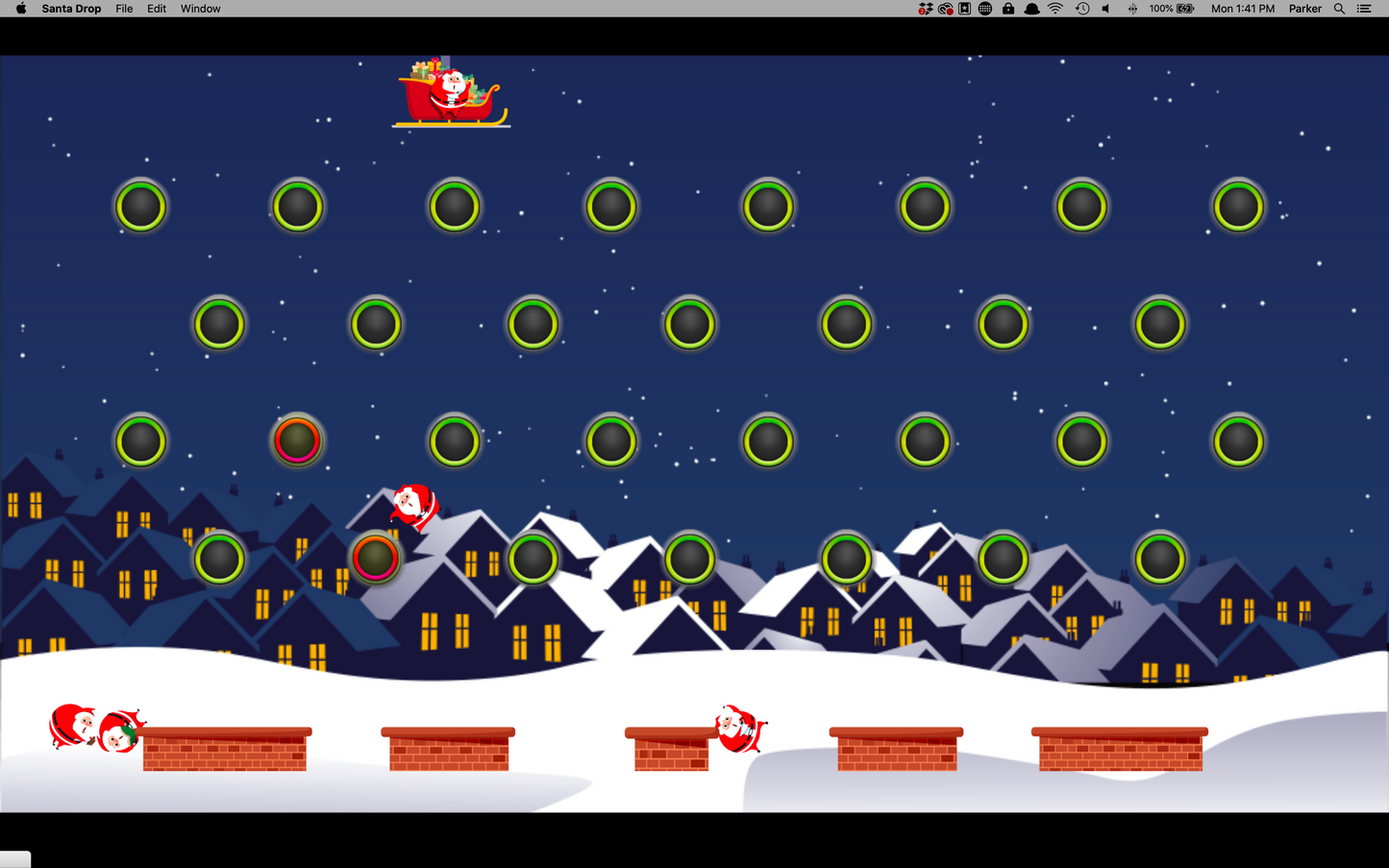Click the volume control in the menu bar
The image size is (1389, 868).
coord(1105,9)
